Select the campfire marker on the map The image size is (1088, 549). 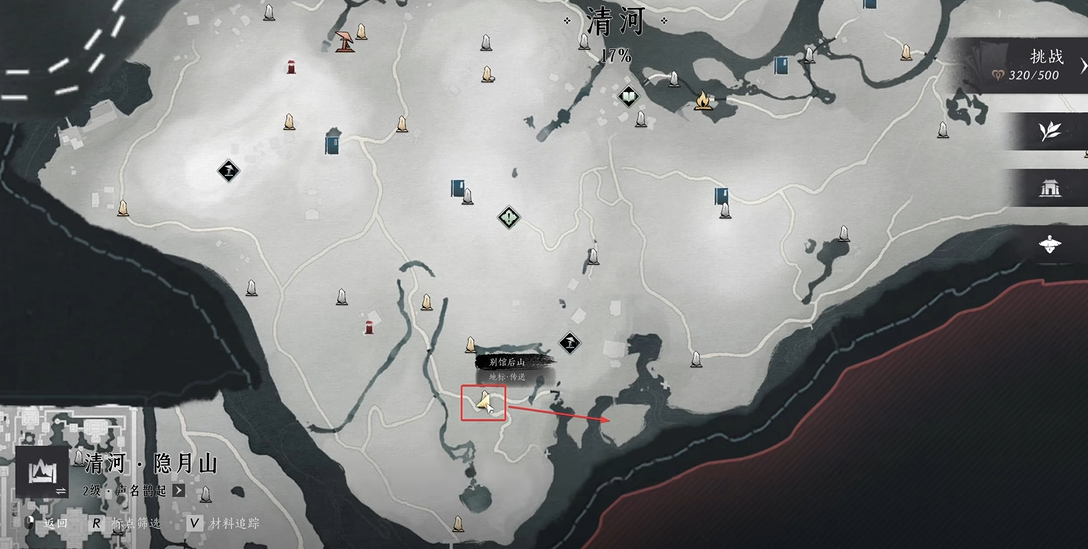click(x=703, y=100)
